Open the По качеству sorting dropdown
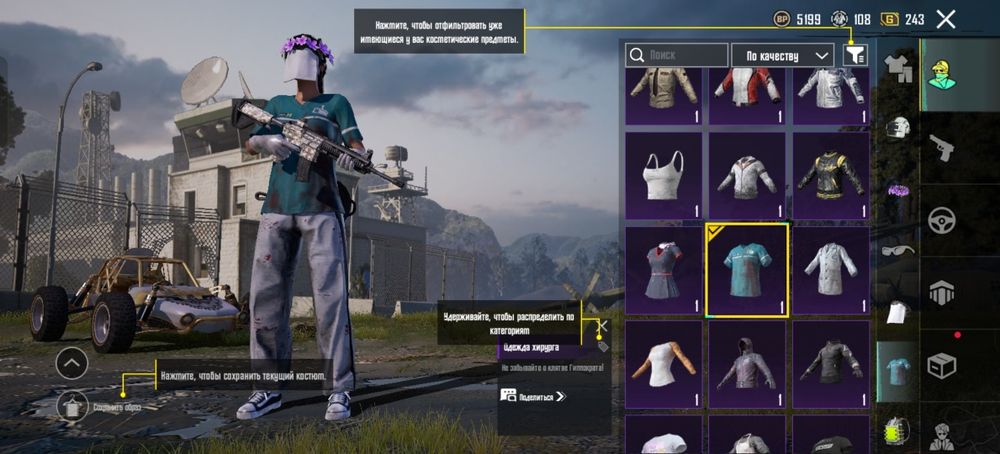The image size is (1000, 454). tap(783, 56)
